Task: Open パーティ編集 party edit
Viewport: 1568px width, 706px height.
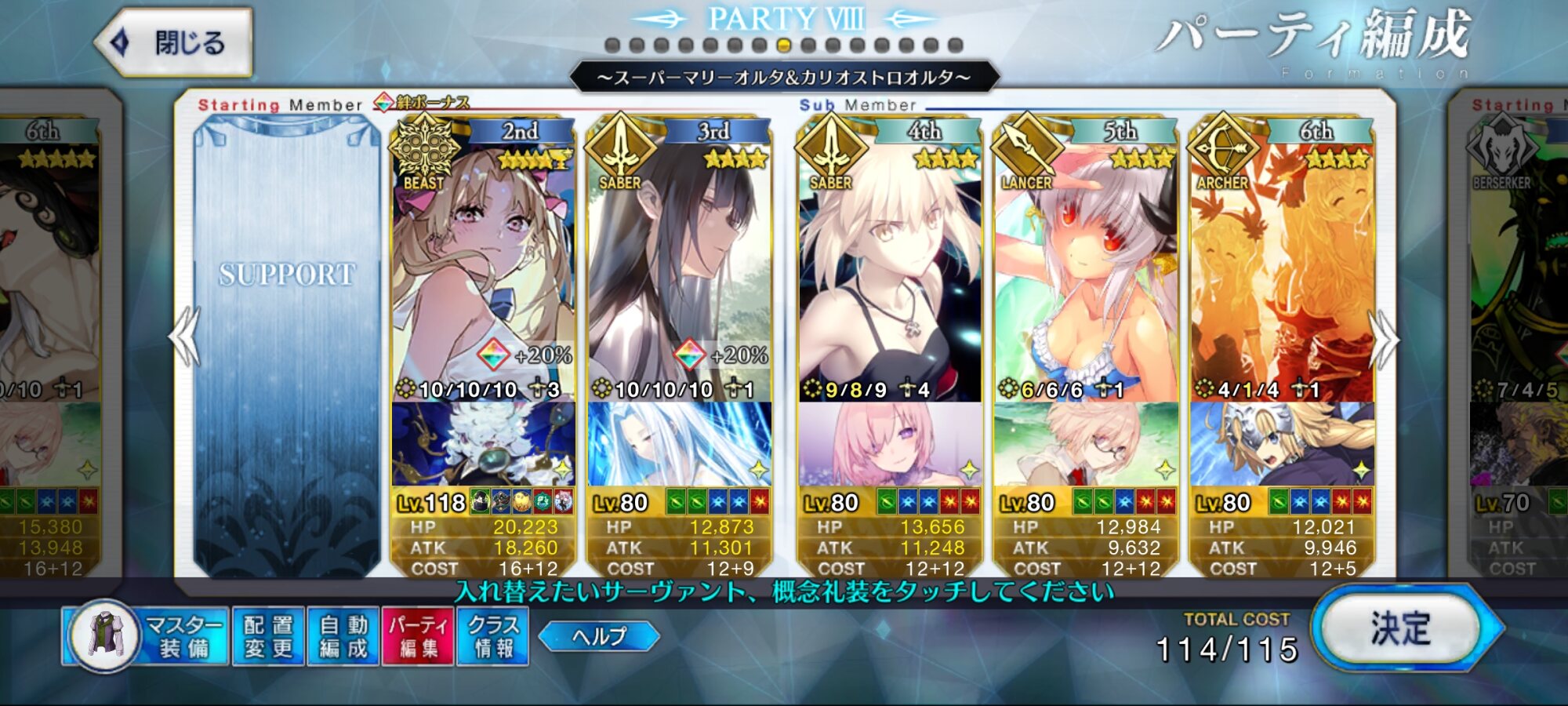Action: (418, 636)
